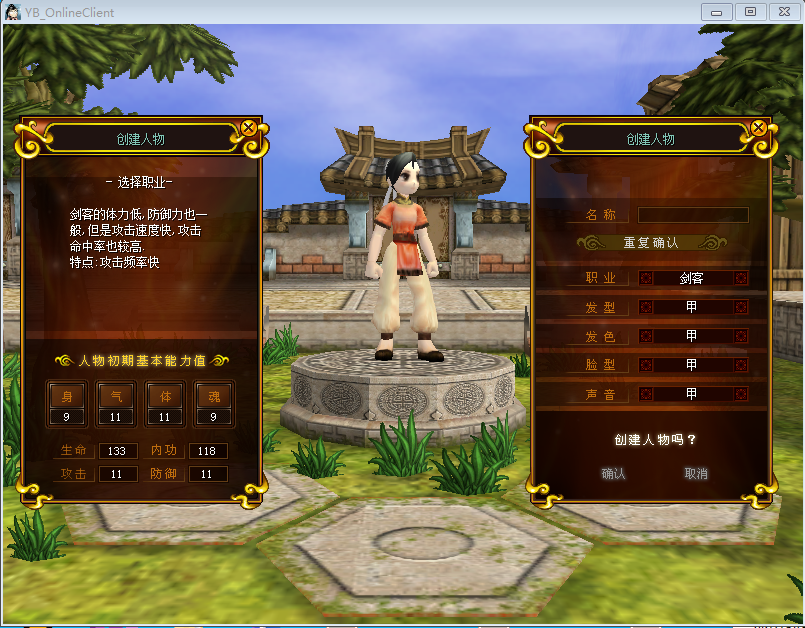The image size is (805, 628).
Task: Check name availability with 重复确认 button
Action: click(651, 243)
